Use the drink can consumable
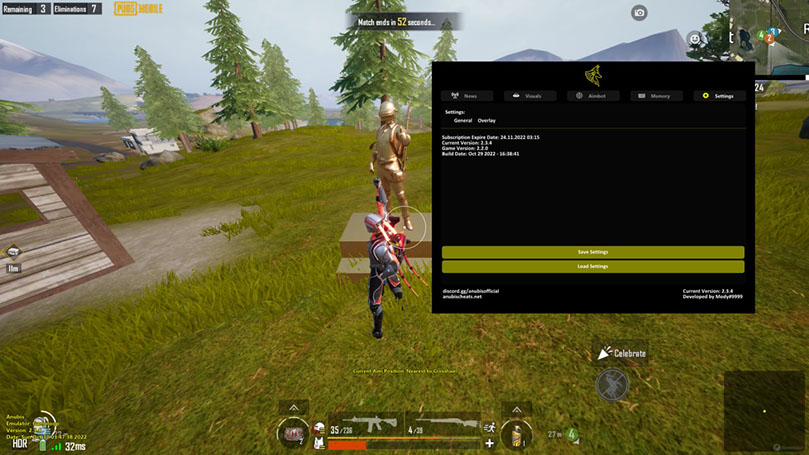Screen dimensions: 809x455 coord(516,435)
